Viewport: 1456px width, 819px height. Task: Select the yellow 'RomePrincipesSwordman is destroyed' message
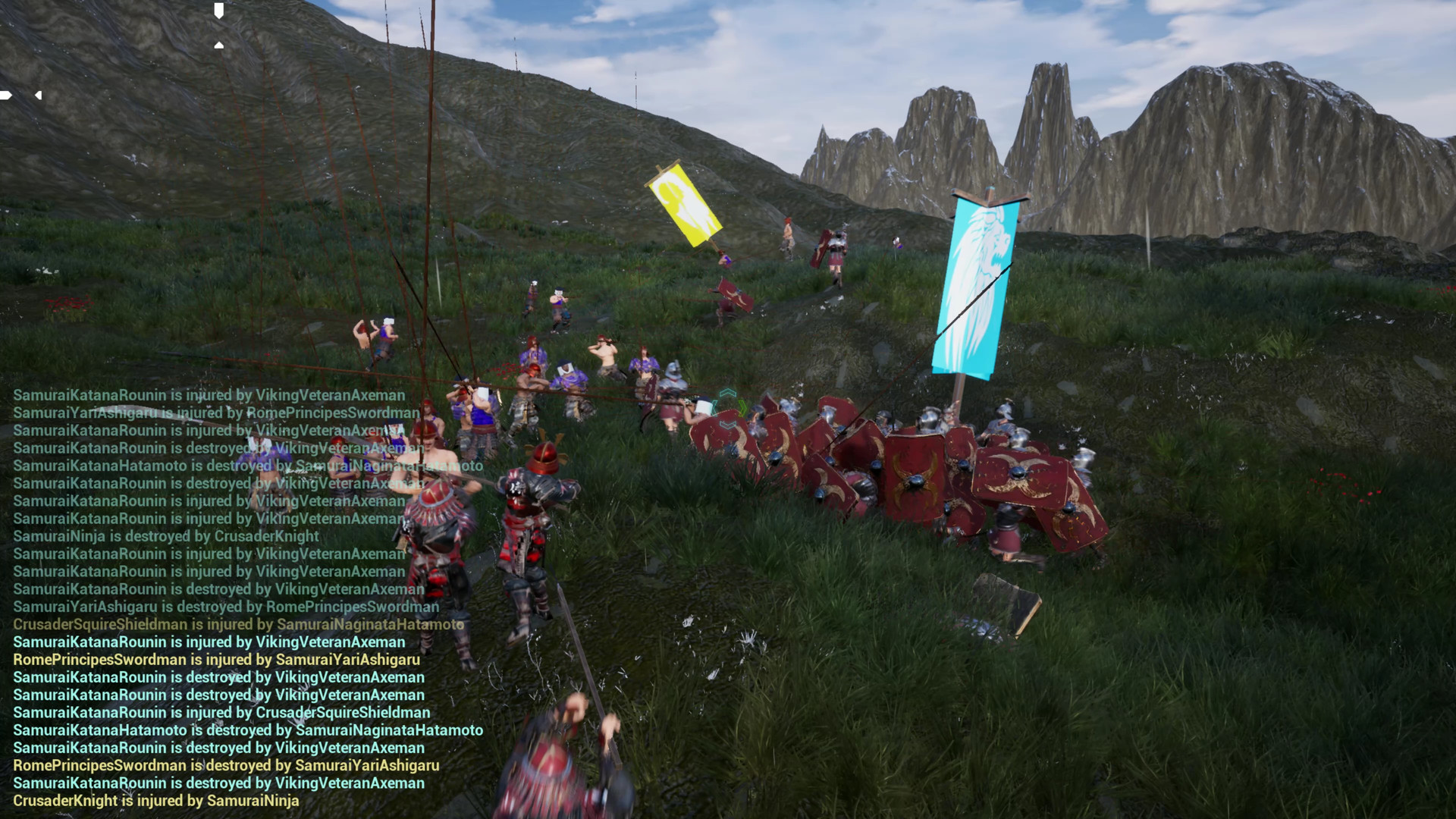(x=224, y=765)
